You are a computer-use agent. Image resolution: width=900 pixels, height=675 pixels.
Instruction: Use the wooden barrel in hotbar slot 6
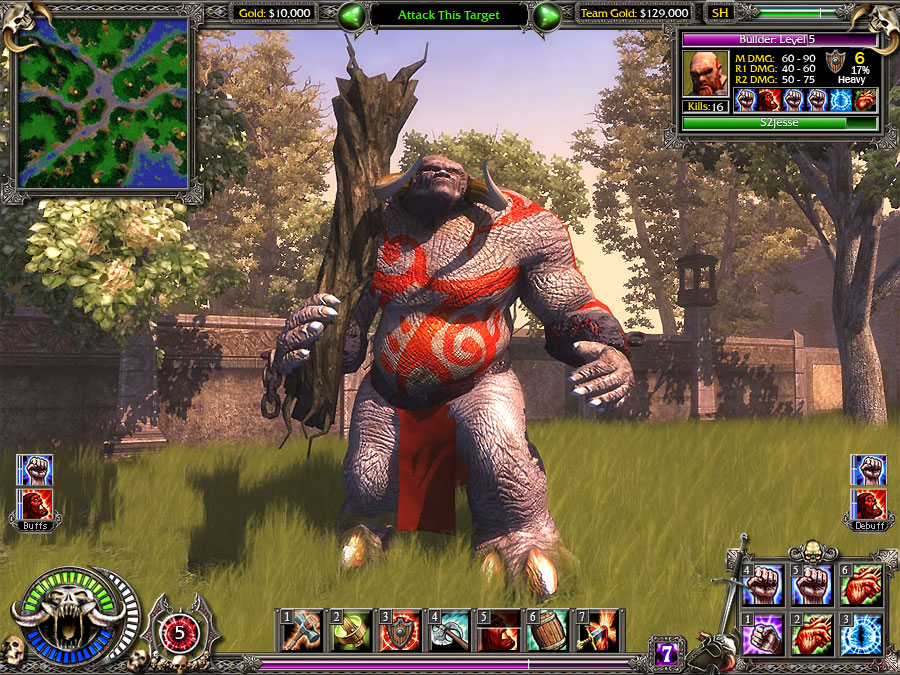point(548,631)
